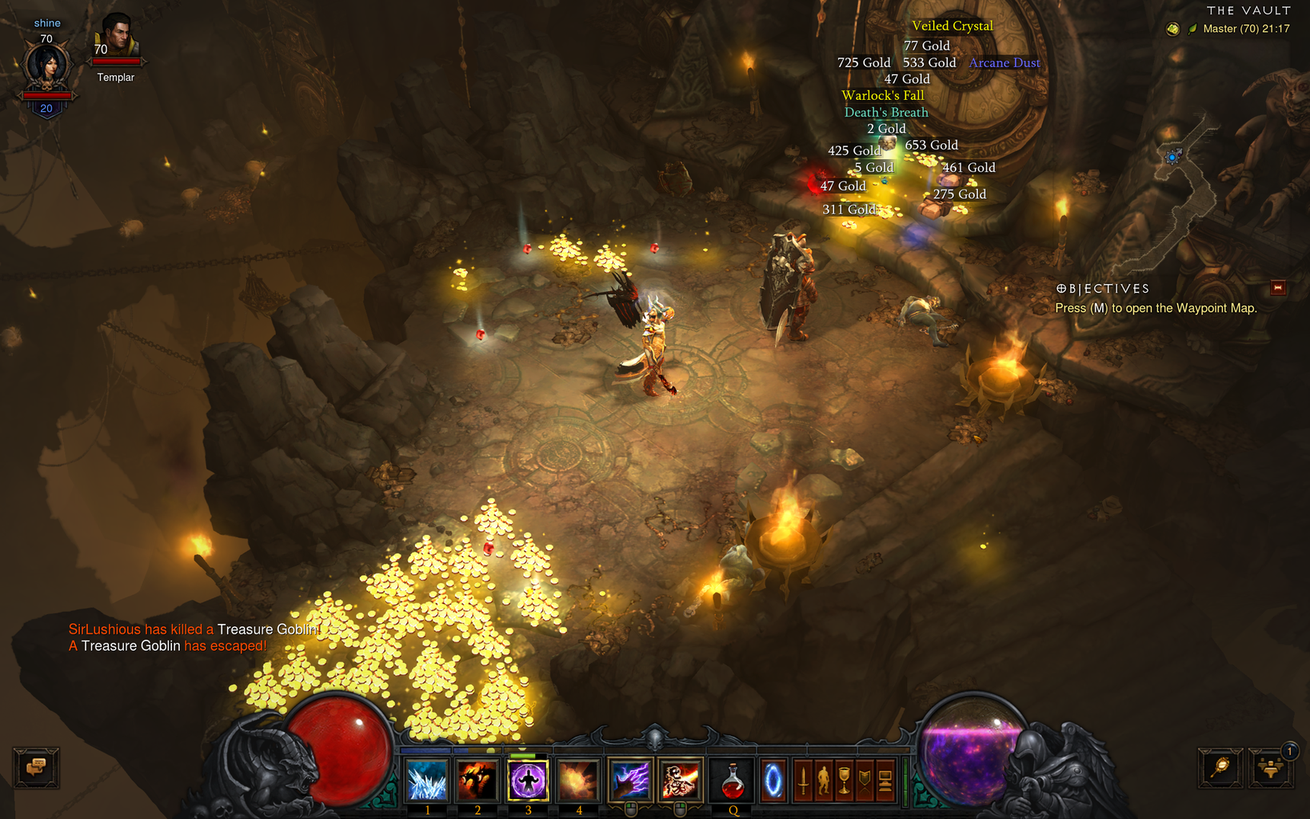
Task: Cast the fiery beast skill in slot 2
Action: coord(477,779)
